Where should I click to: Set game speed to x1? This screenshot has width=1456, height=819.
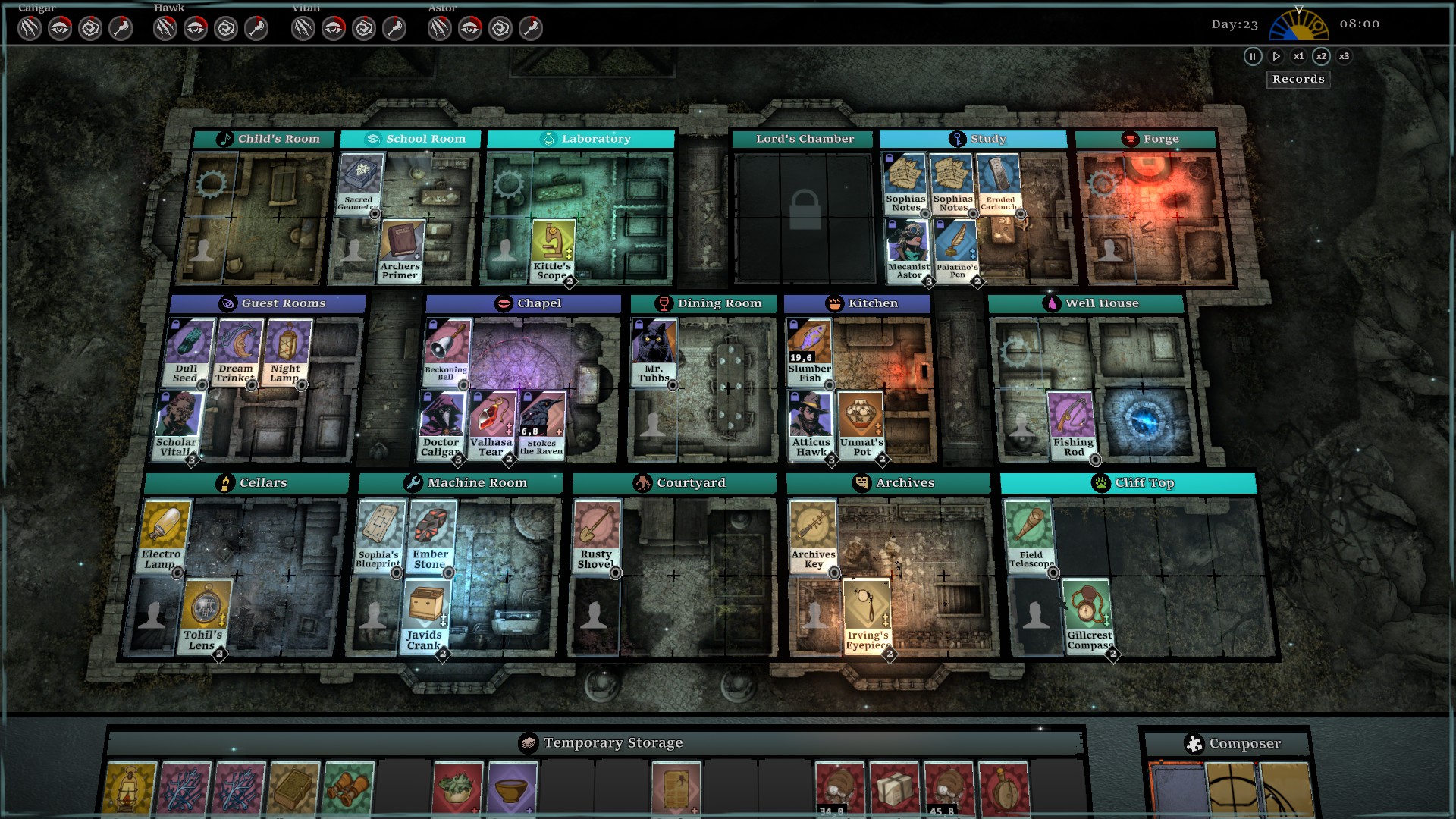click(x=1298, y=56)
